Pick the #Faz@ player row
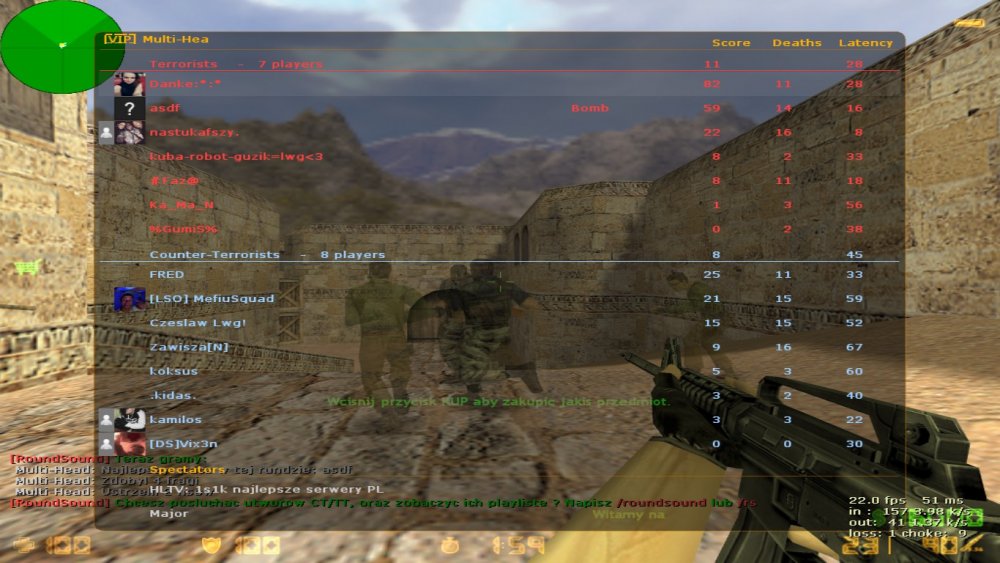 click(x=174, y=181)
